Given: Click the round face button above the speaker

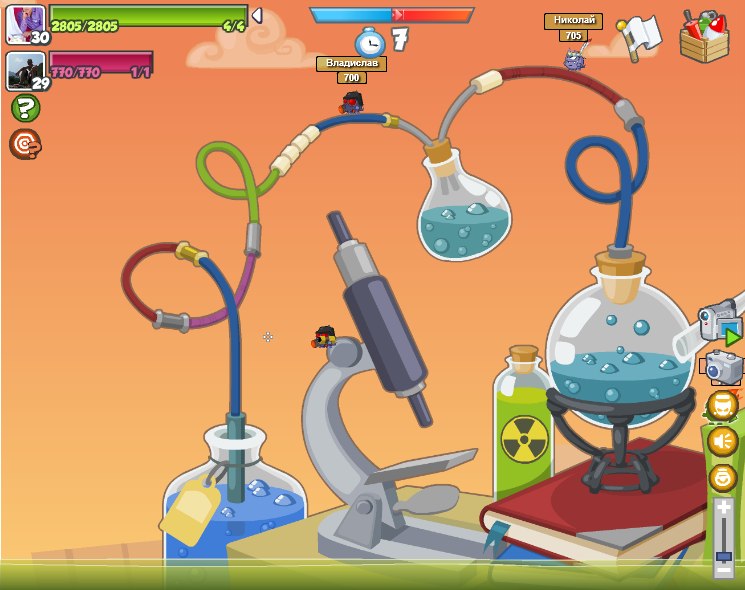Looking at the screenshot, I should click(x=722, y=405).
